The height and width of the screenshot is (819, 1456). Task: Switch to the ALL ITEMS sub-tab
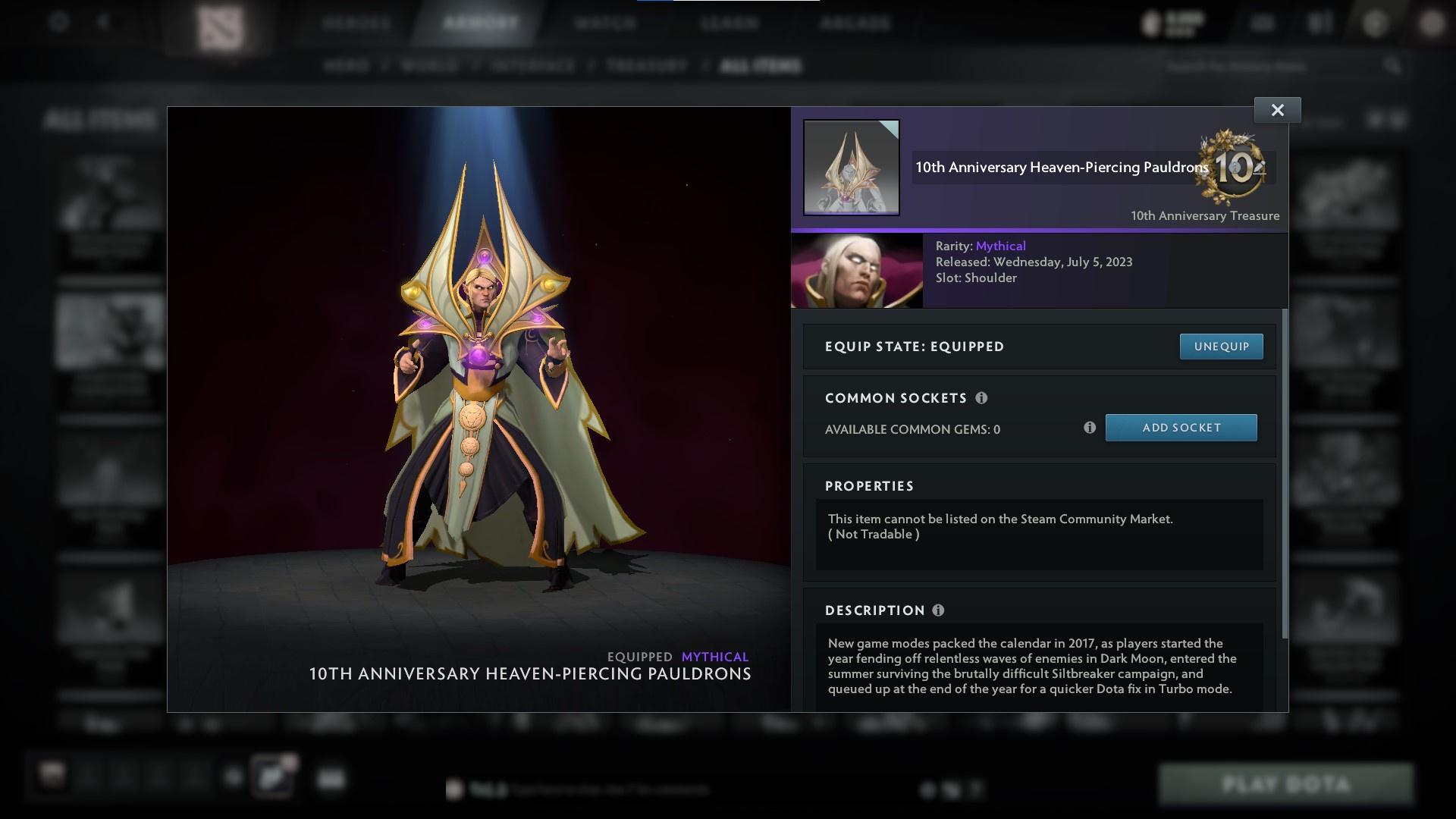(x=762, y=66)
